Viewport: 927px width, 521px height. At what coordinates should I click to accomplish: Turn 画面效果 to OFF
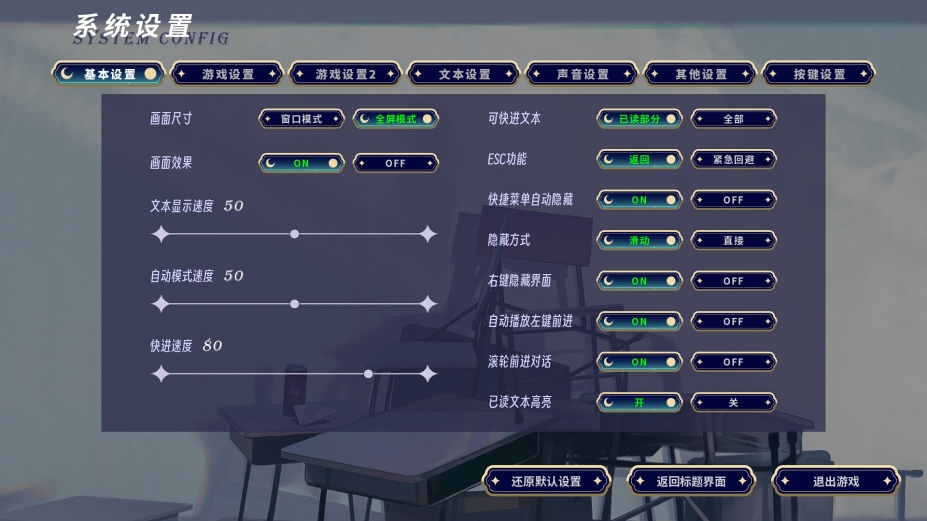coord(396,163)
